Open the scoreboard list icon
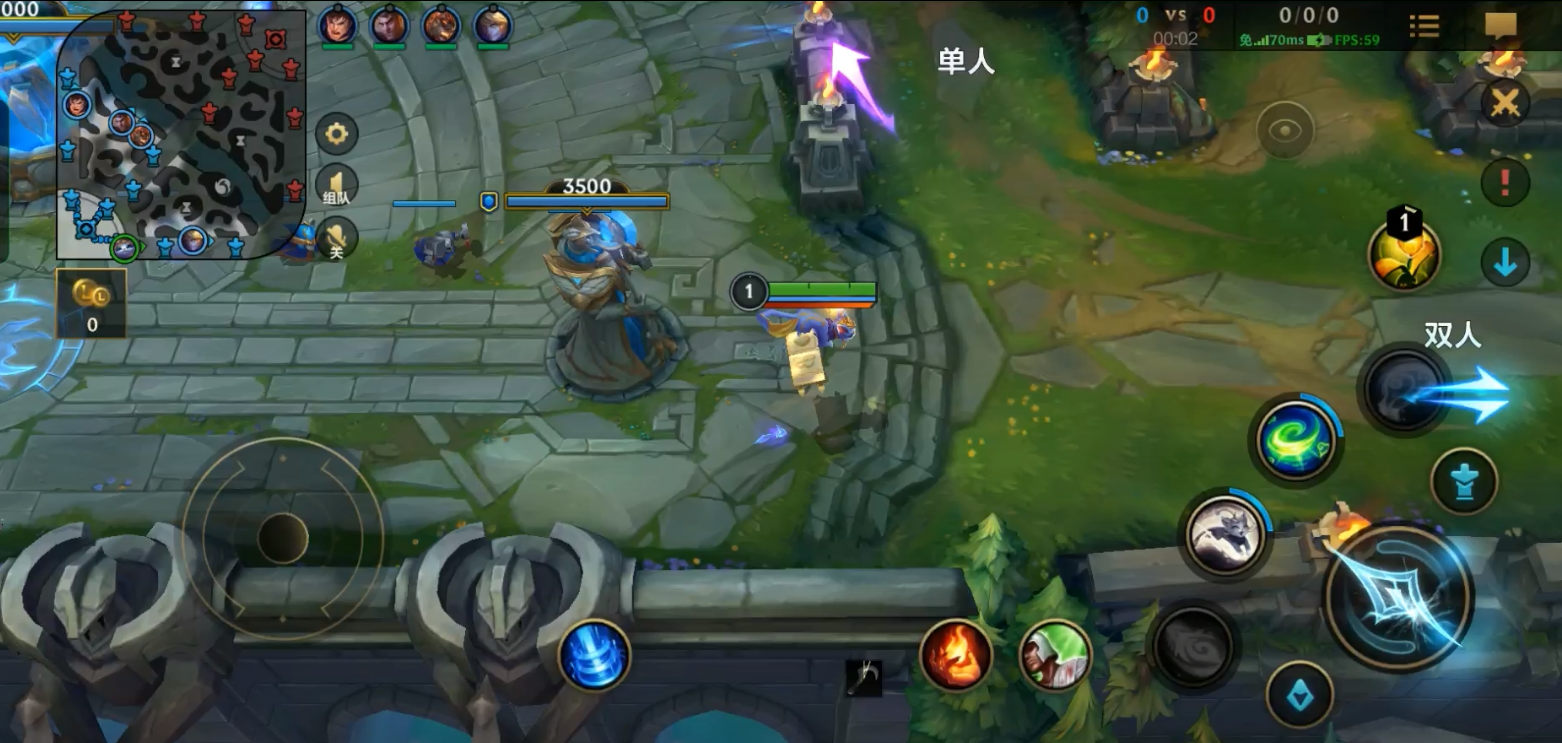This screenshot has height=743, width=1562. tap(1424, 26)
